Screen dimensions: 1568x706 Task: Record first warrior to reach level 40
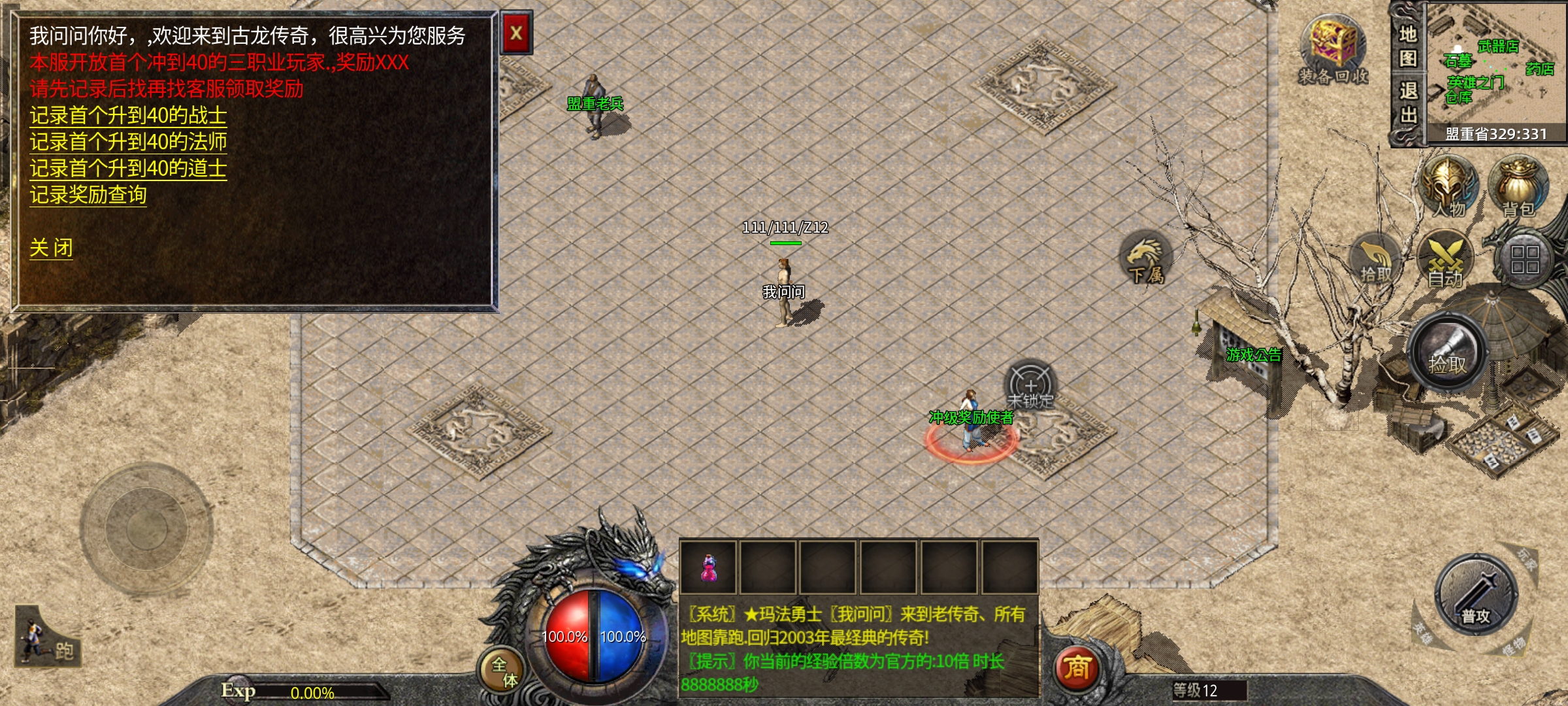(x=128, y=116)
